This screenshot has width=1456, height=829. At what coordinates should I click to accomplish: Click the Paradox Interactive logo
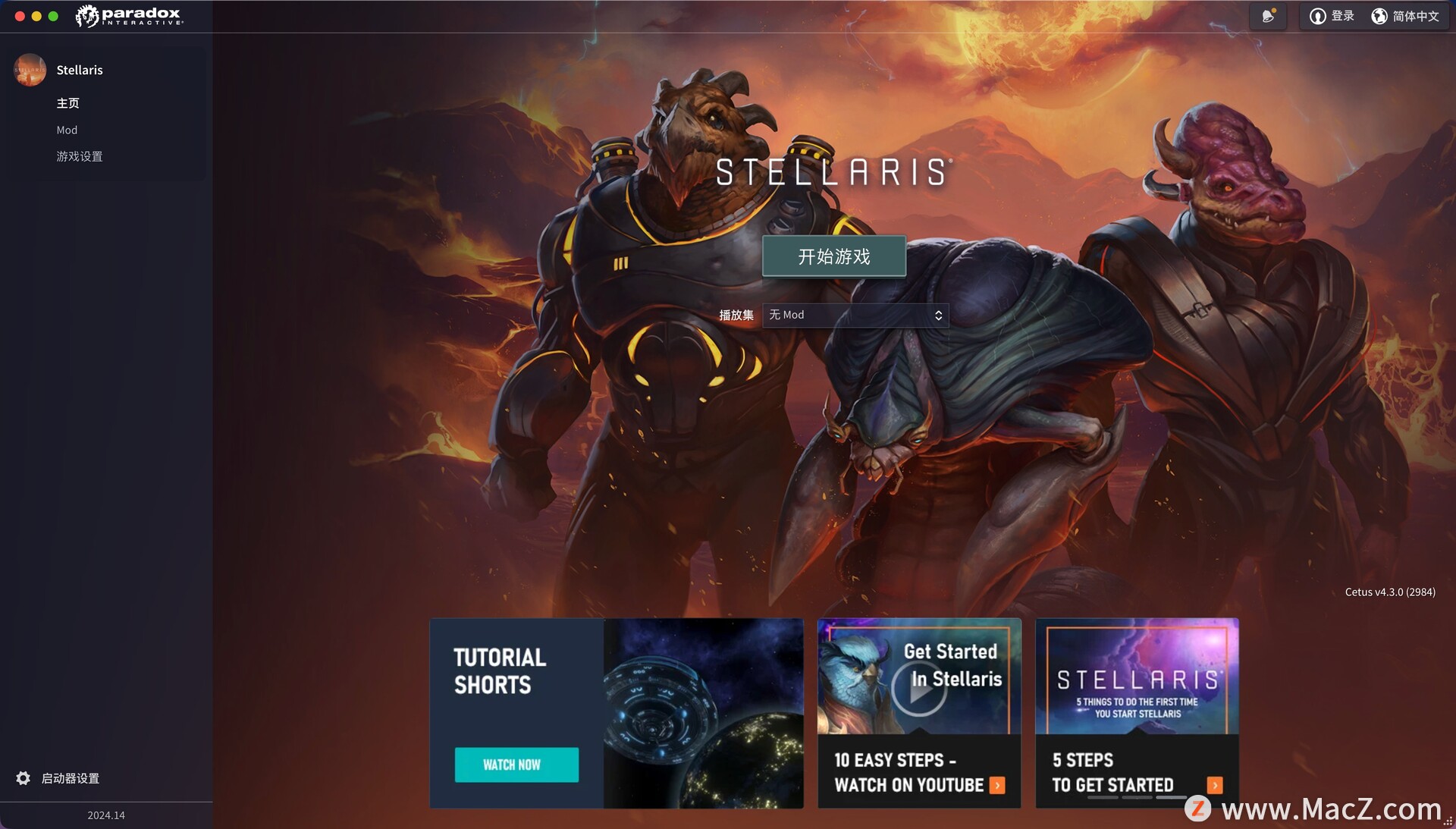(x=130, y=16)
